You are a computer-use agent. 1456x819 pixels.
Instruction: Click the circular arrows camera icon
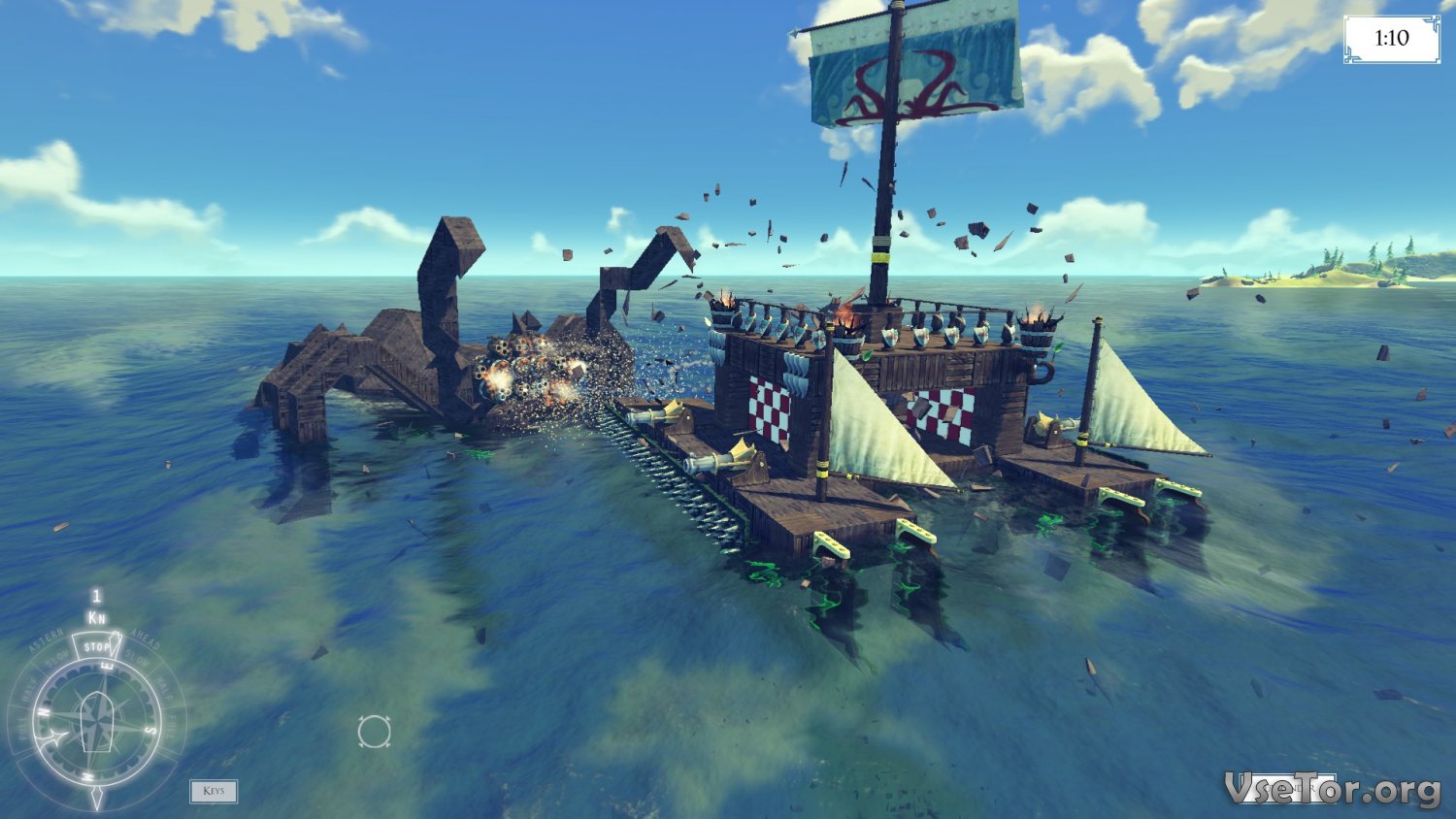point(374,732)
